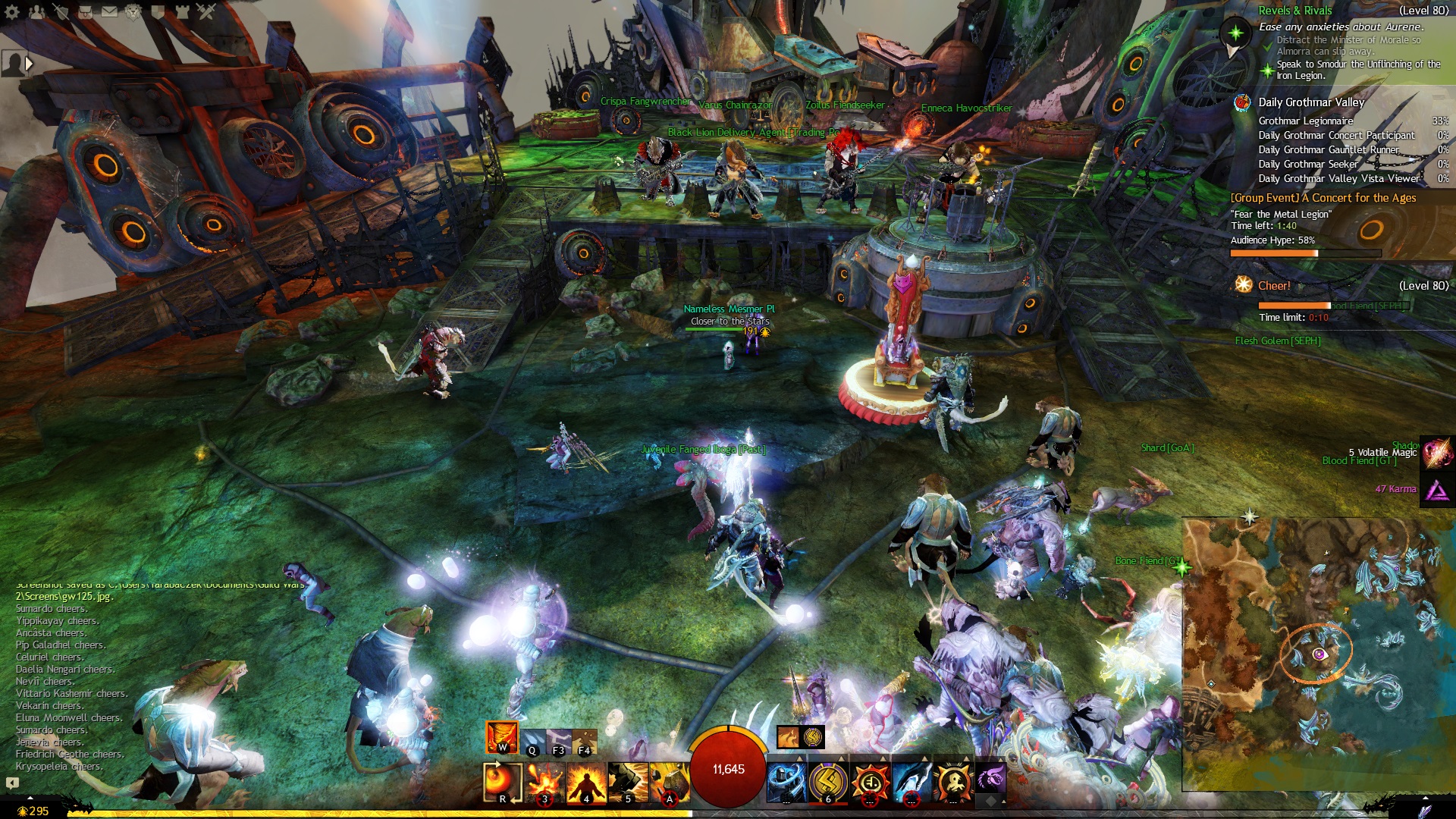Image resolution: width=1456 pixels, height=819 pixels.
Task: Expand the party portrait arrow
Action: pyautogui.click(x=29, y=64)
